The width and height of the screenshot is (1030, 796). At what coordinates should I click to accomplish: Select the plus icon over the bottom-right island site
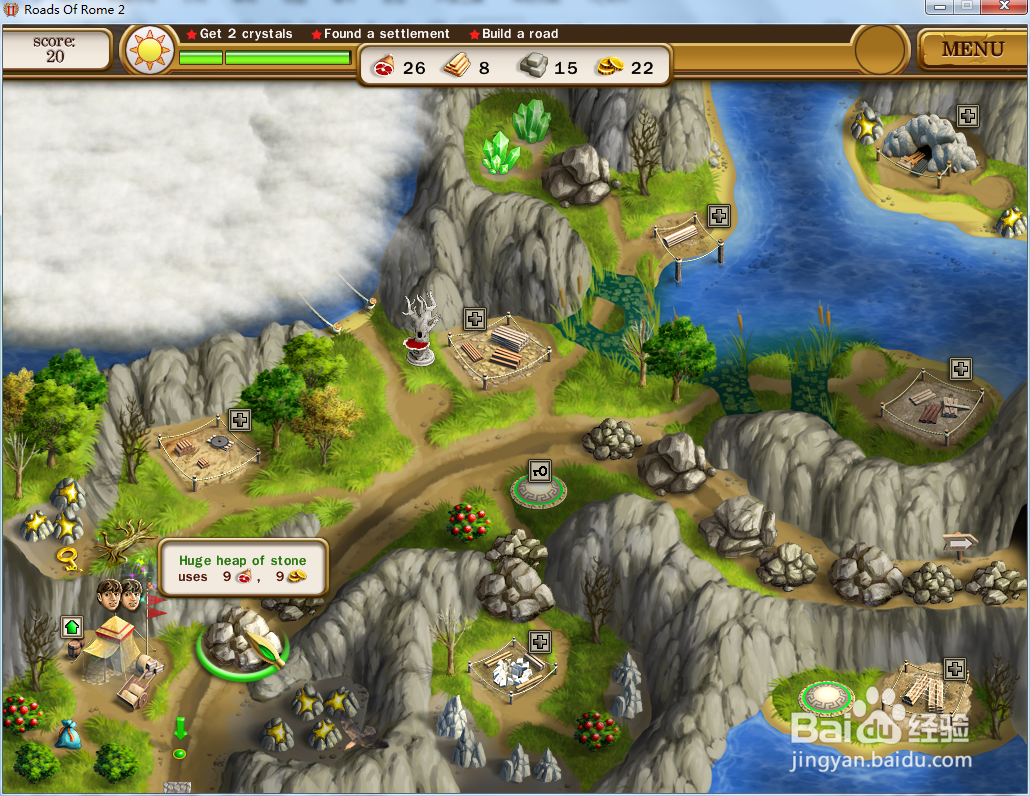click(955, 668)
